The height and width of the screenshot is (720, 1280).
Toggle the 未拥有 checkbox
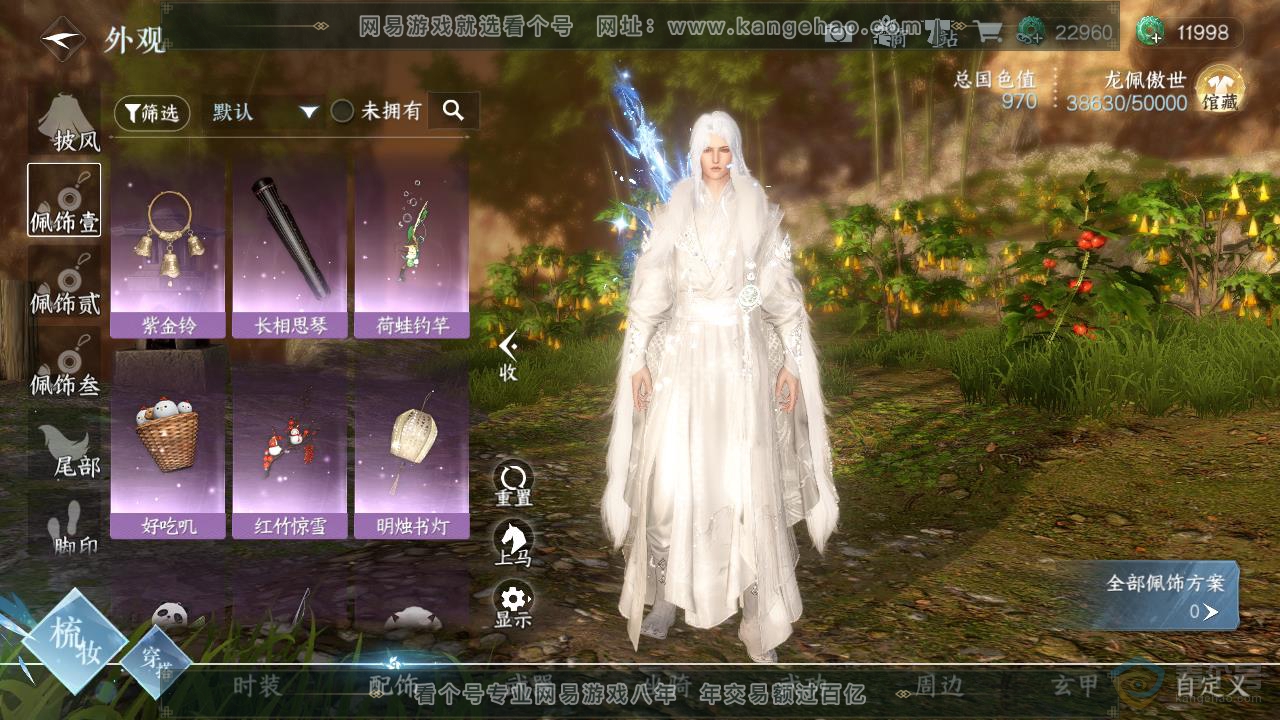[343, 112]
